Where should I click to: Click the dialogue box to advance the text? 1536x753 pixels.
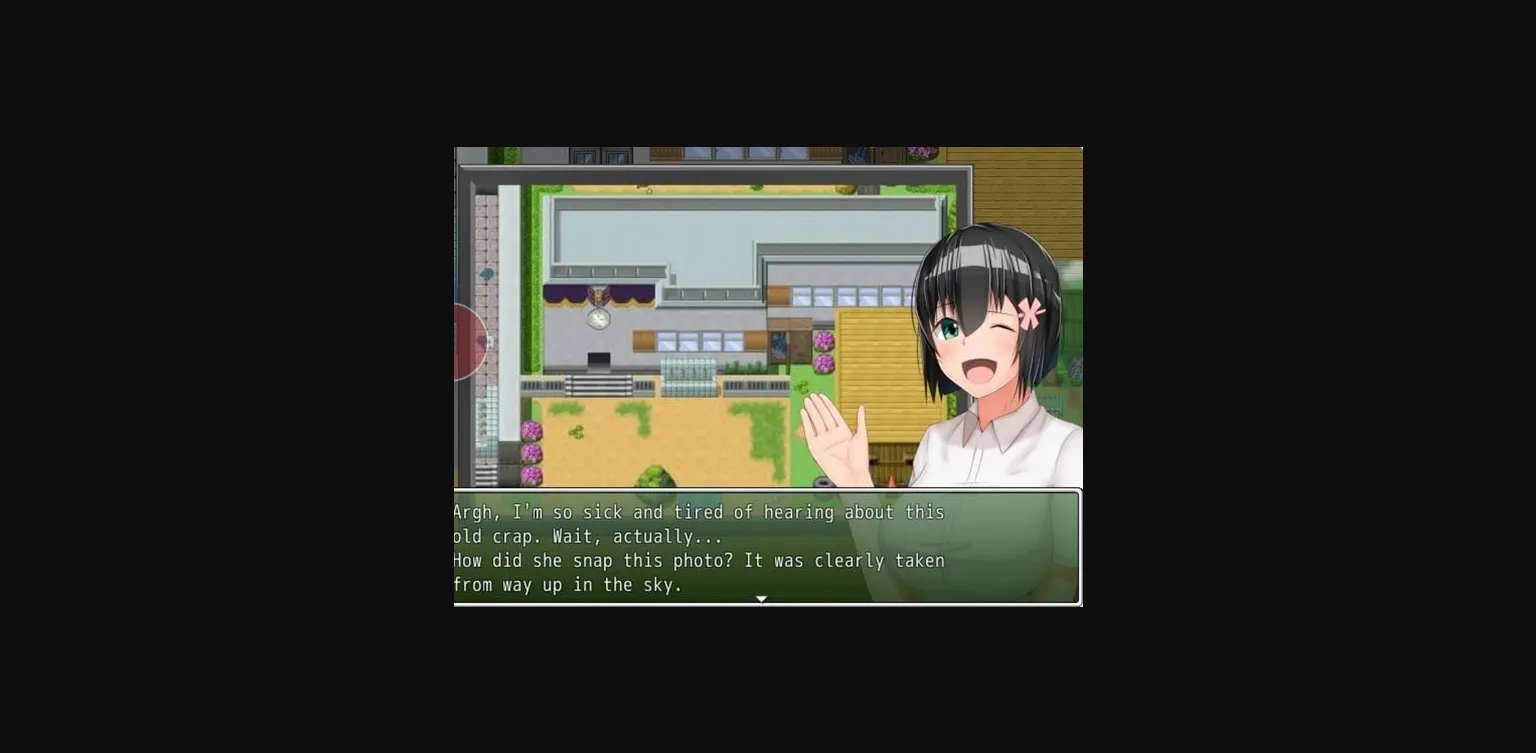point(768,548)
